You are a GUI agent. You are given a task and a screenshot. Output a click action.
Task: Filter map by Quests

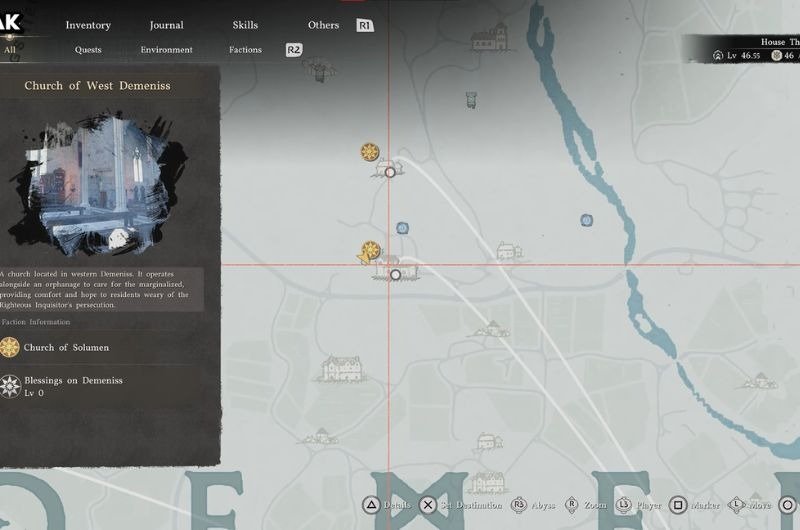pyautogui.click(x=88, y=50)
